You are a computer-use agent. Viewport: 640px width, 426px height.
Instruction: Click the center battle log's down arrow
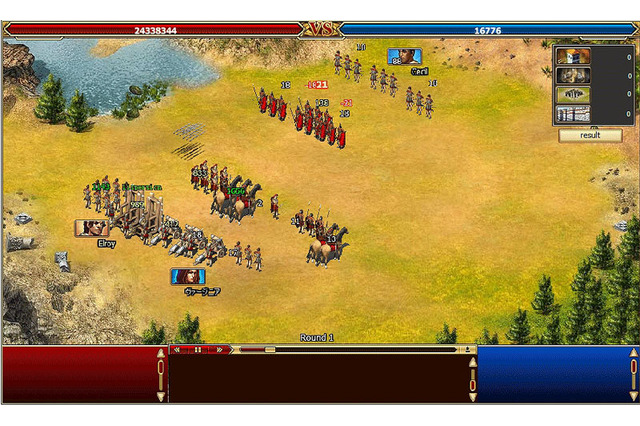point(473,397)
